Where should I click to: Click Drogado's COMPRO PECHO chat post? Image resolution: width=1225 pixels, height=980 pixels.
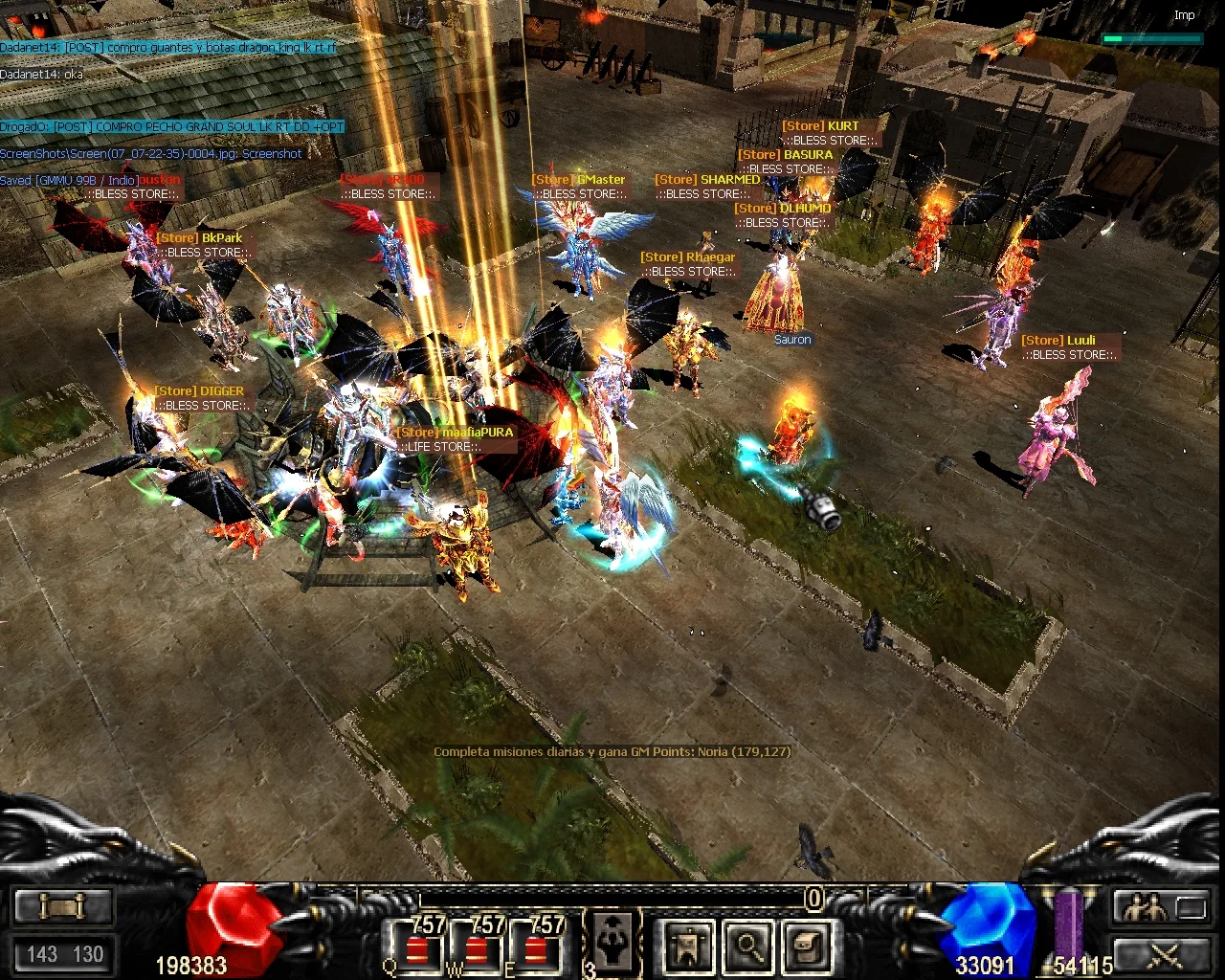pyautogui.click(x=172, y=127)
